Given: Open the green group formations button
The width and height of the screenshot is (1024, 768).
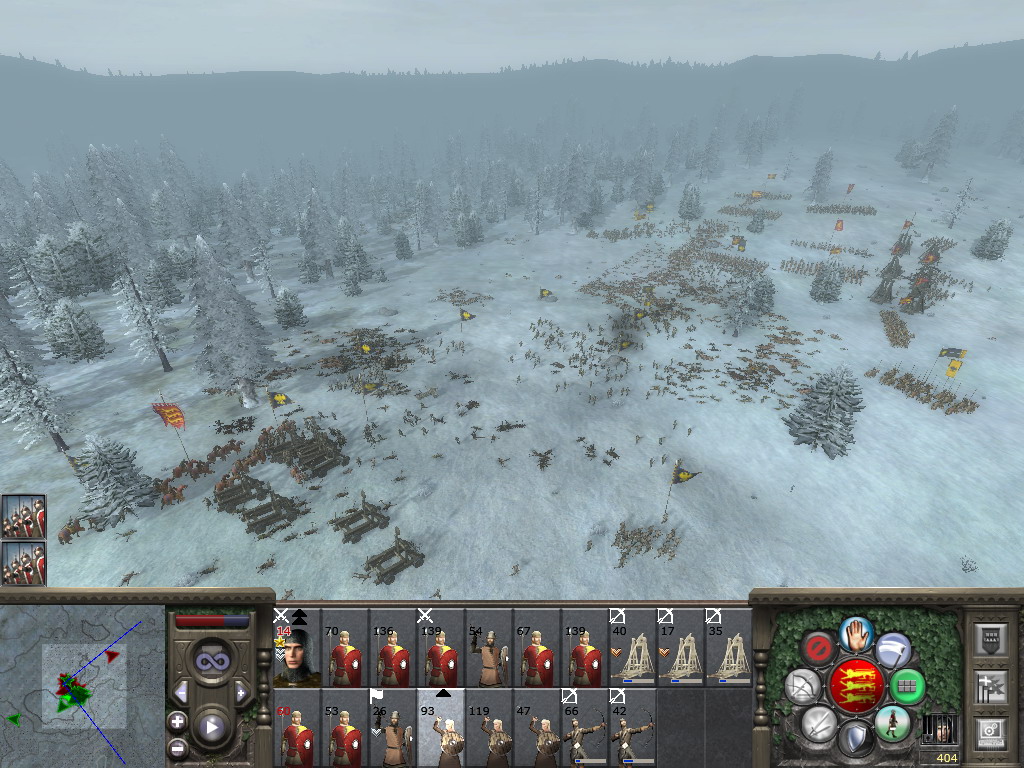Looking at the screenshot, I should tap(907, 687).
